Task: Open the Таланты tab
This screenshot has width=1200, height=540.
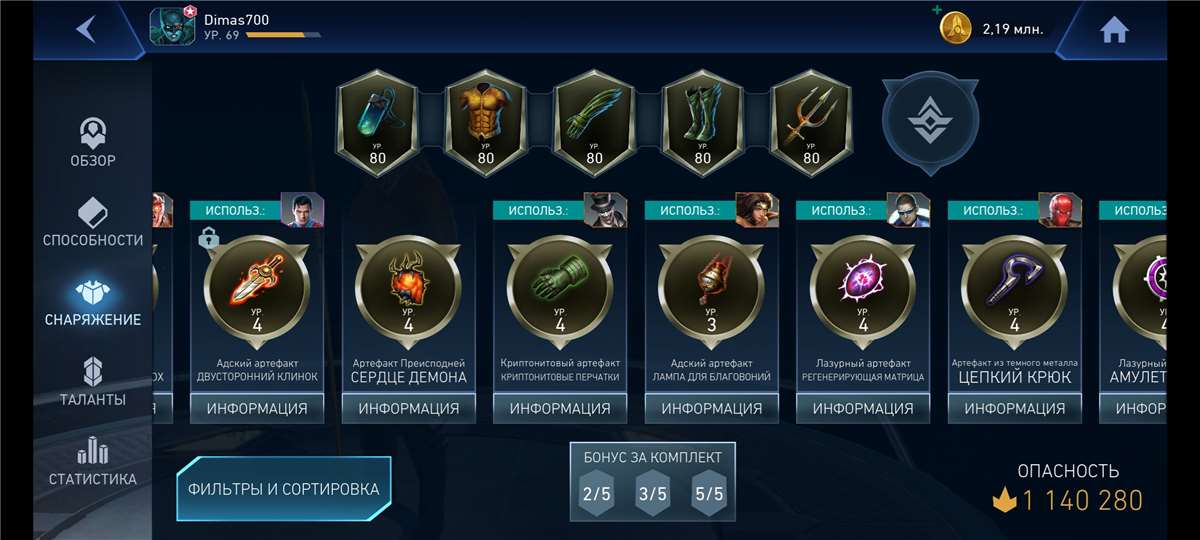Action: click(93, 382)
